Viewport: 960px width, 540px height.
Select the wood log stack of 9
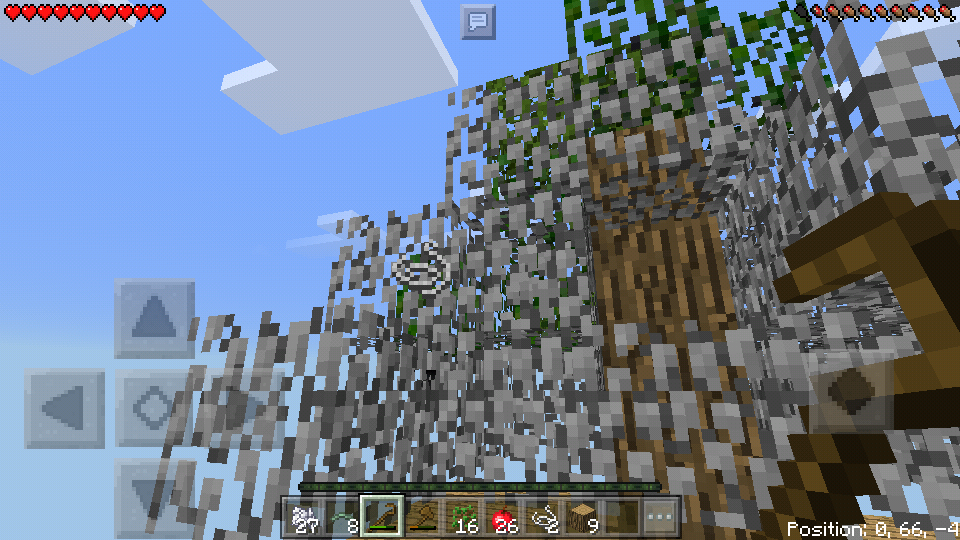tap(582, 517)
